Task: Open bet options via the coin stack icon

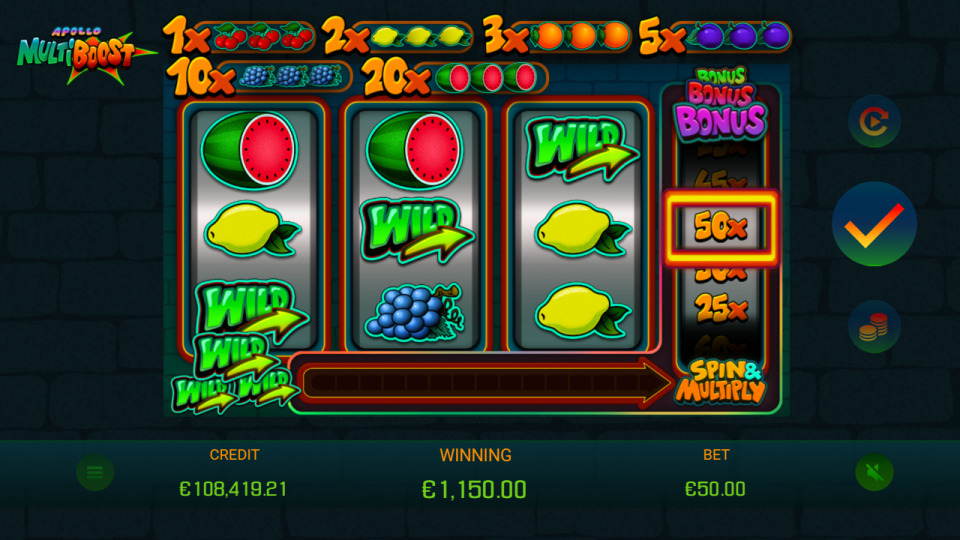Action: (x=874, y=327)
